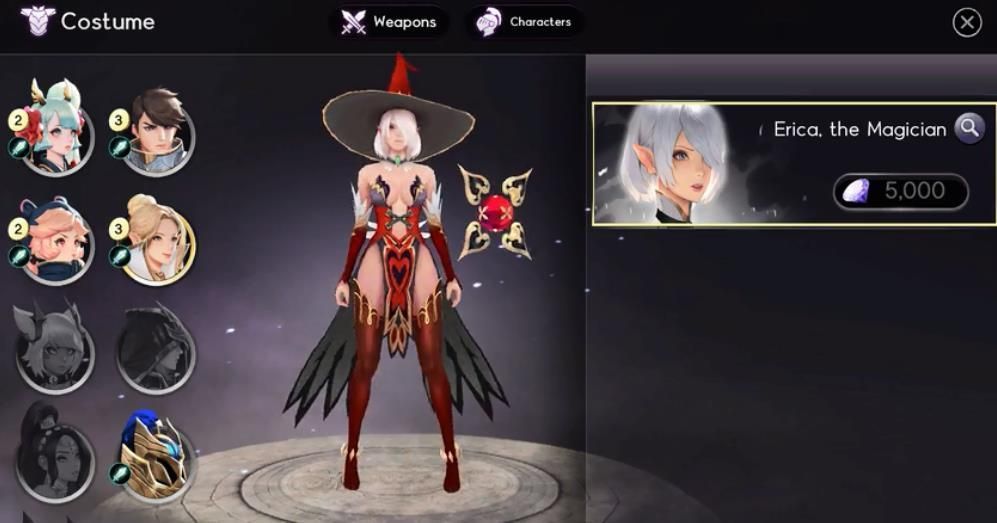Inspect Erica with the magnifying glass button
The width and height of the screenshot is (997, 523).
968,128
